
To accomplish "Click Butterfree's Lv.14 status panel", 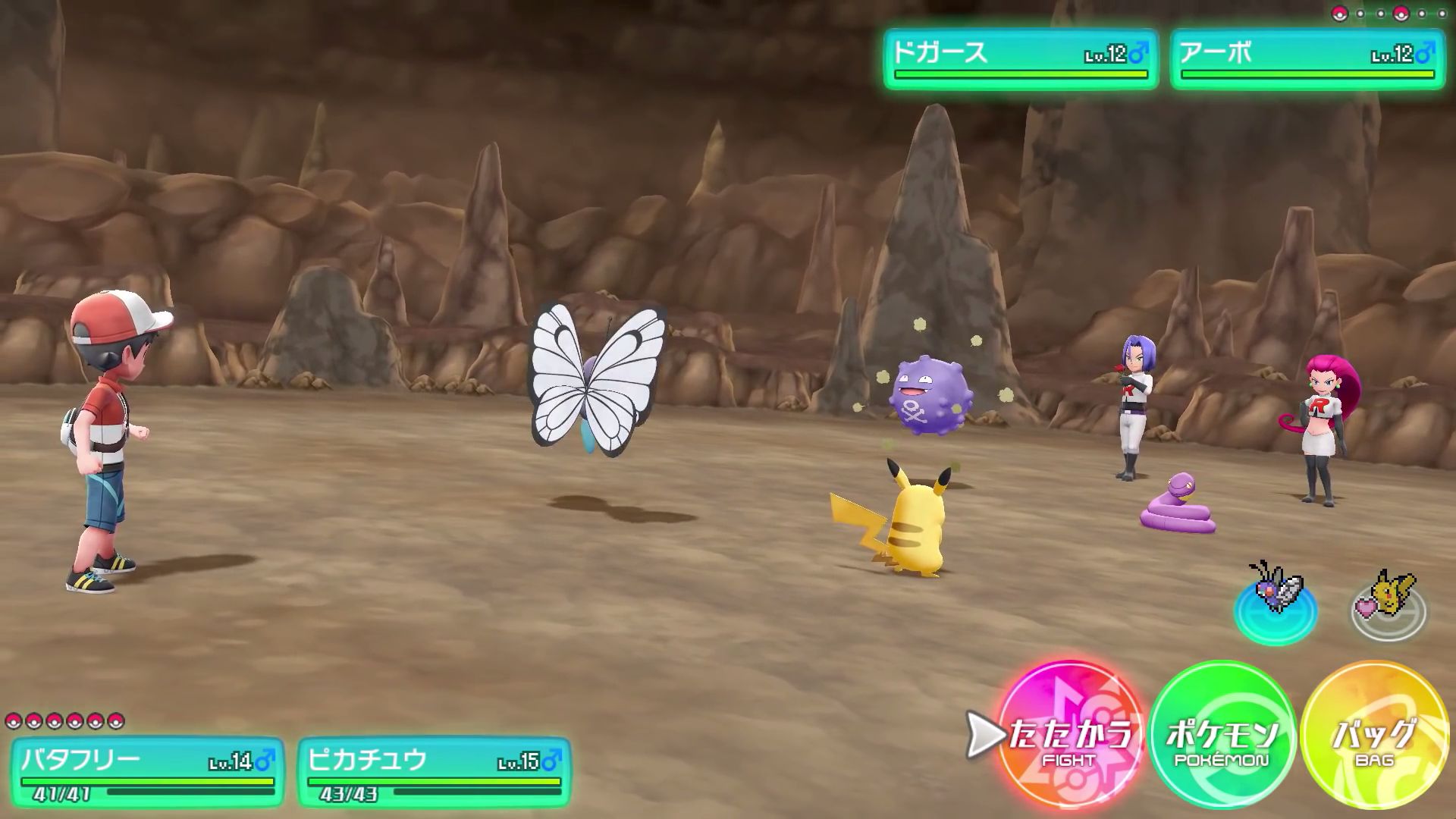I will click(147, 772).
